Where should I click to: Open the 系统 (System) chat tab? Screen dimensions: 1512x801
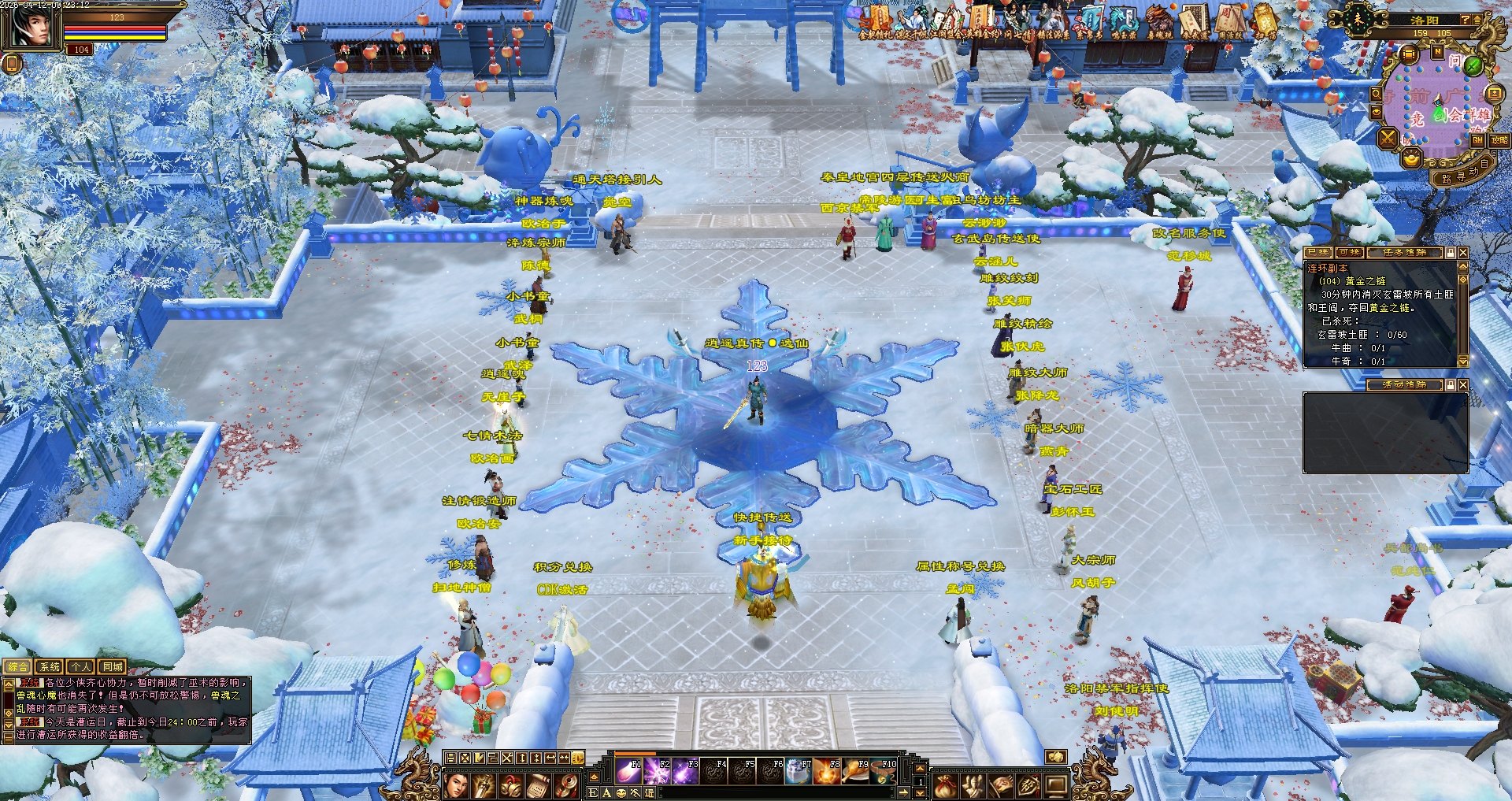tap(50, 667)
